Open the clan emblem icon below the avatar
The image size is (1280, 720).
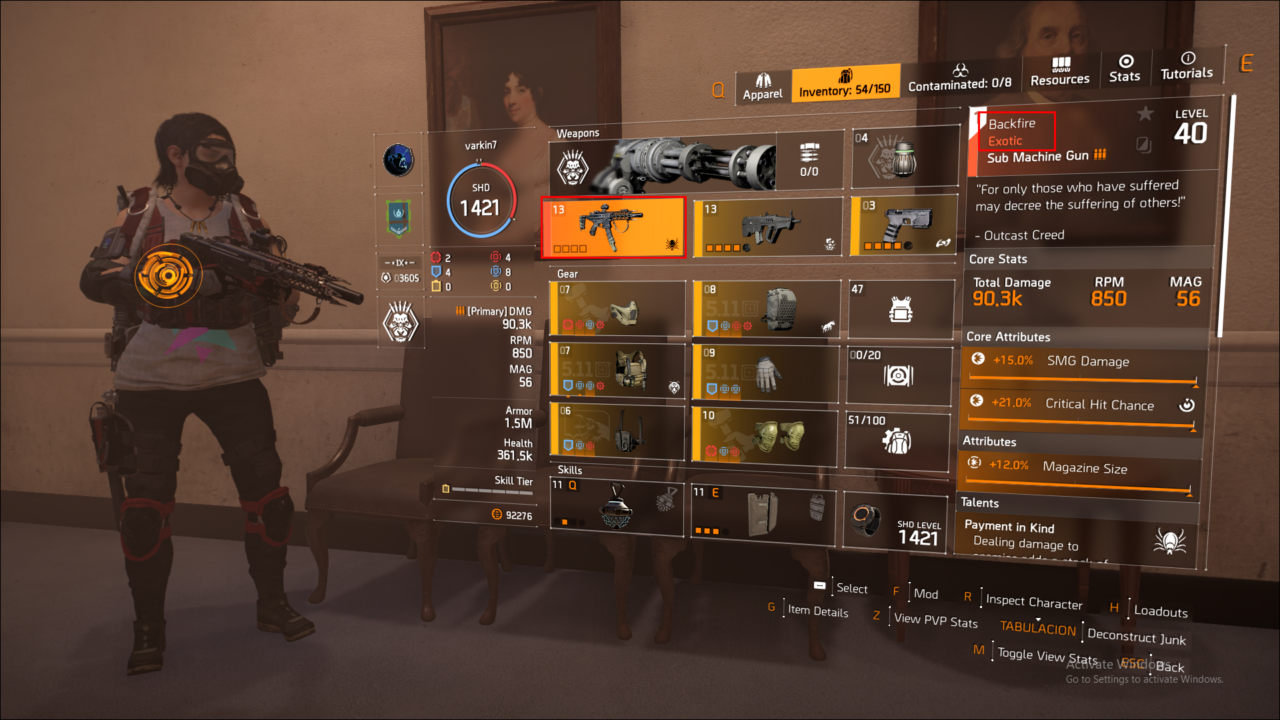pyautogui.click(x=399, y=158)
